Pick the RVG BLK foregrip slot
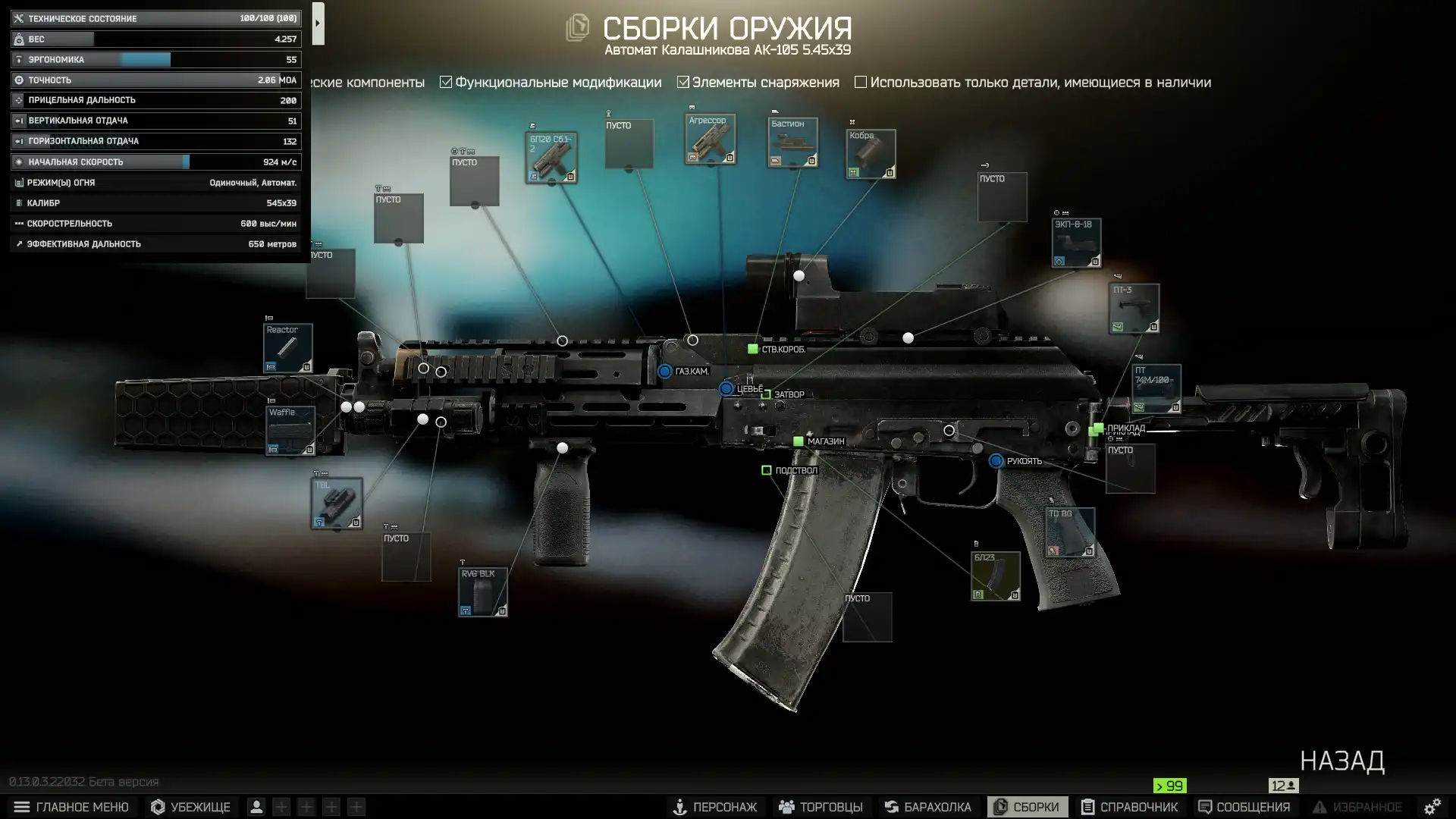Viewport: 1456px width, 819px height. click(x=482, y=591)
